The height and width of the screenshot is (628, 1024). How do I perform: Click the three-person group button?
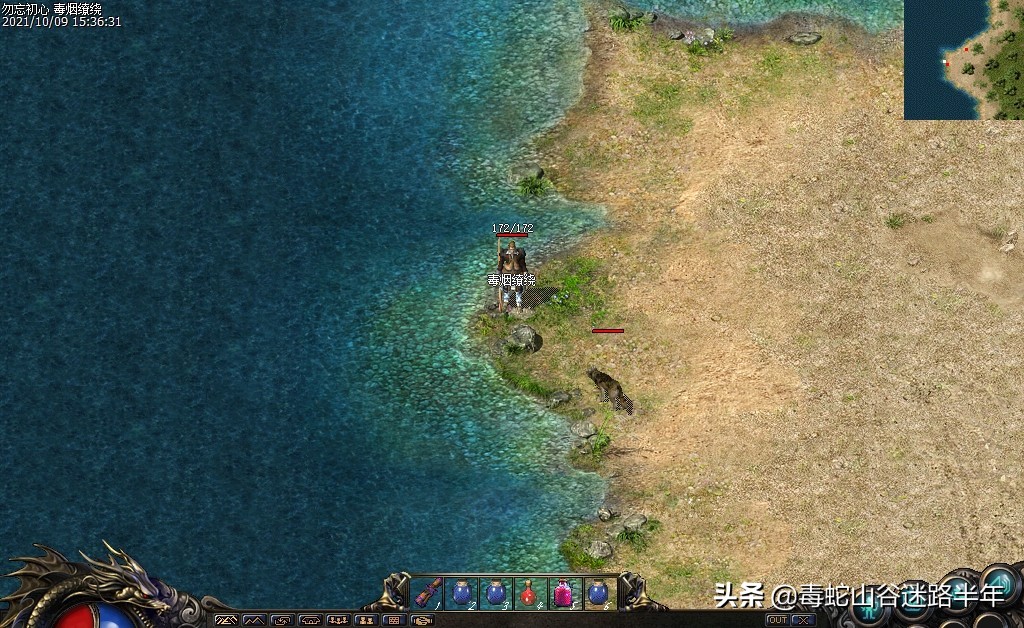(x=338, y=621)
